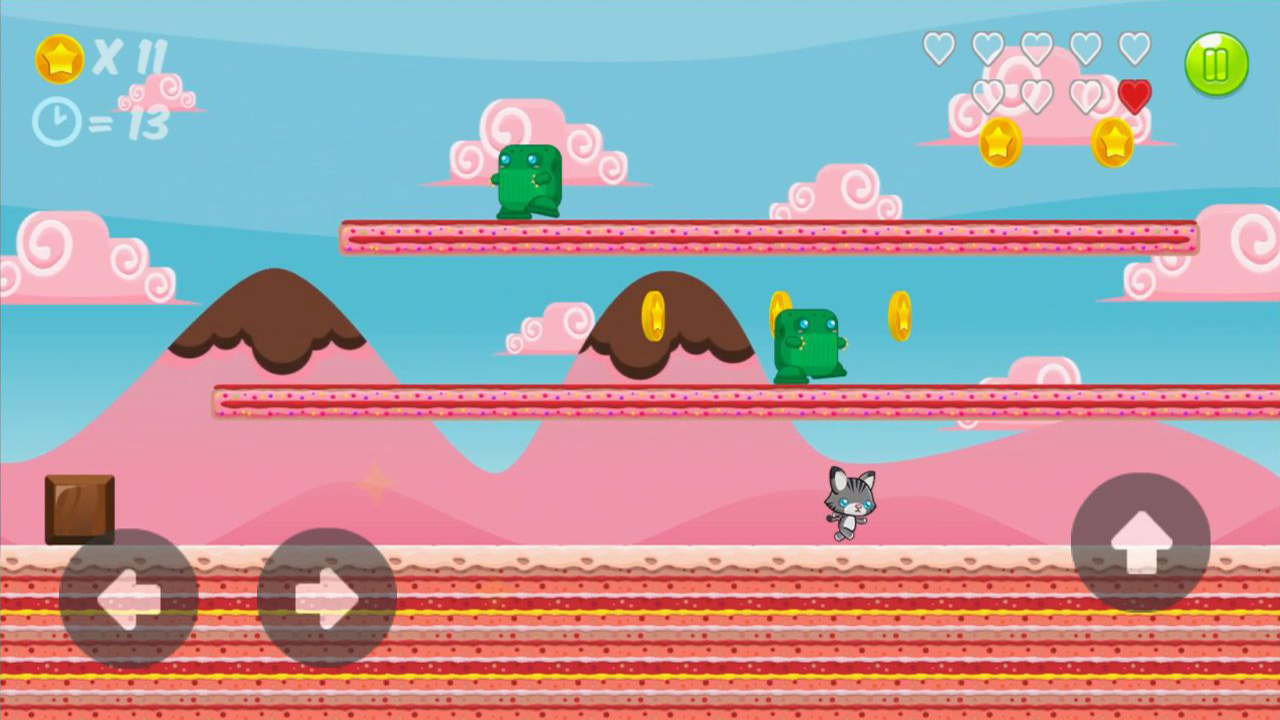The height and width of the screenshot is (720, 1280).
Task: Tap the first empty heart outline
Action: [x=939, y=47]
